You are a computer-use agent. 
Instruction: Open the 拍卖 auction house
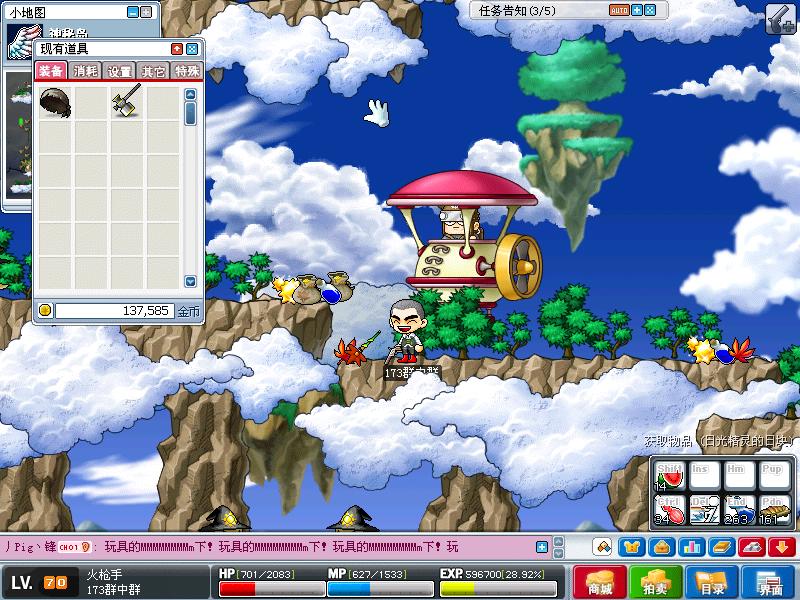coord(657,583)
